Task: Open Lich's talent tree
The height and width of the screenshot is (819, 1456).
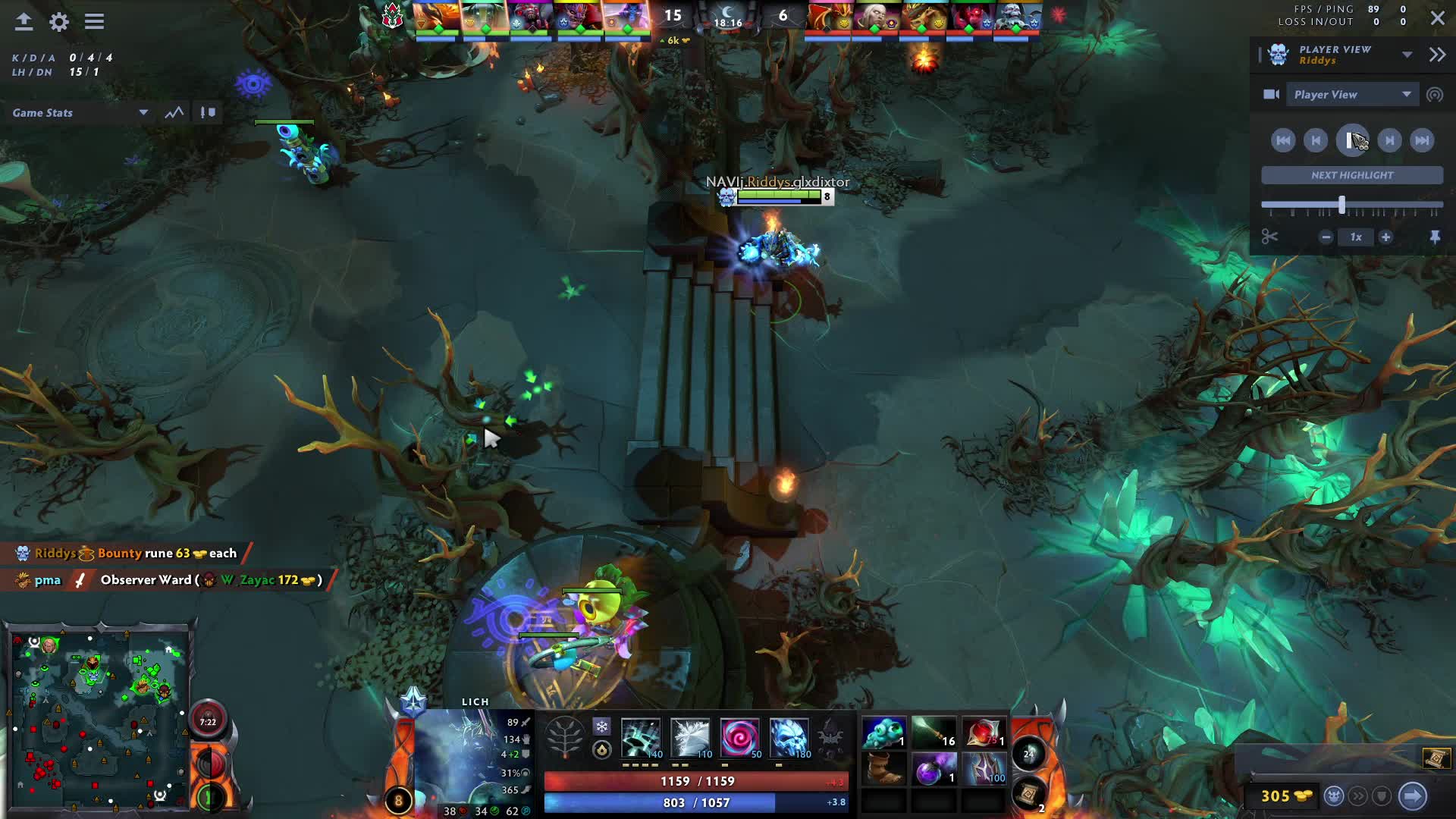Action: pyautogui.click(x=565, y=736)
